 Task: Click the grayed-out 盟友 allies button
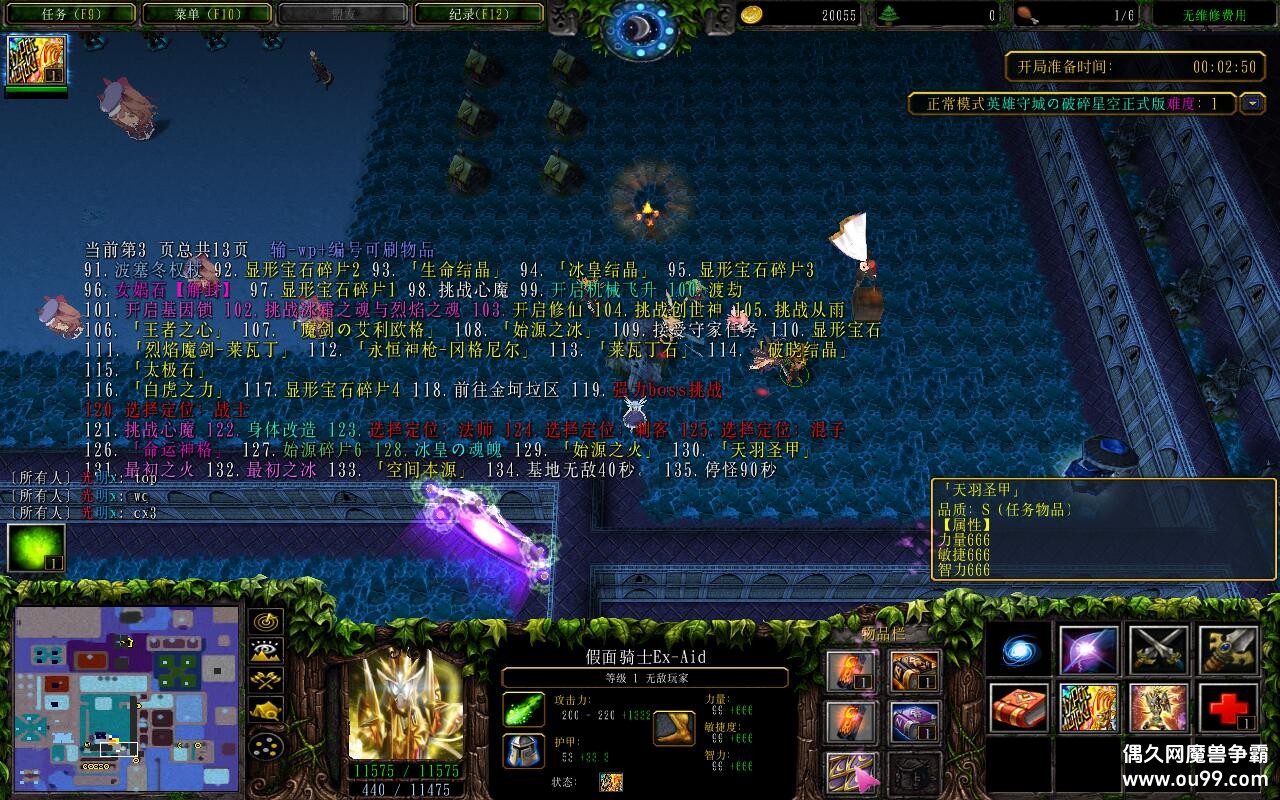344,14
